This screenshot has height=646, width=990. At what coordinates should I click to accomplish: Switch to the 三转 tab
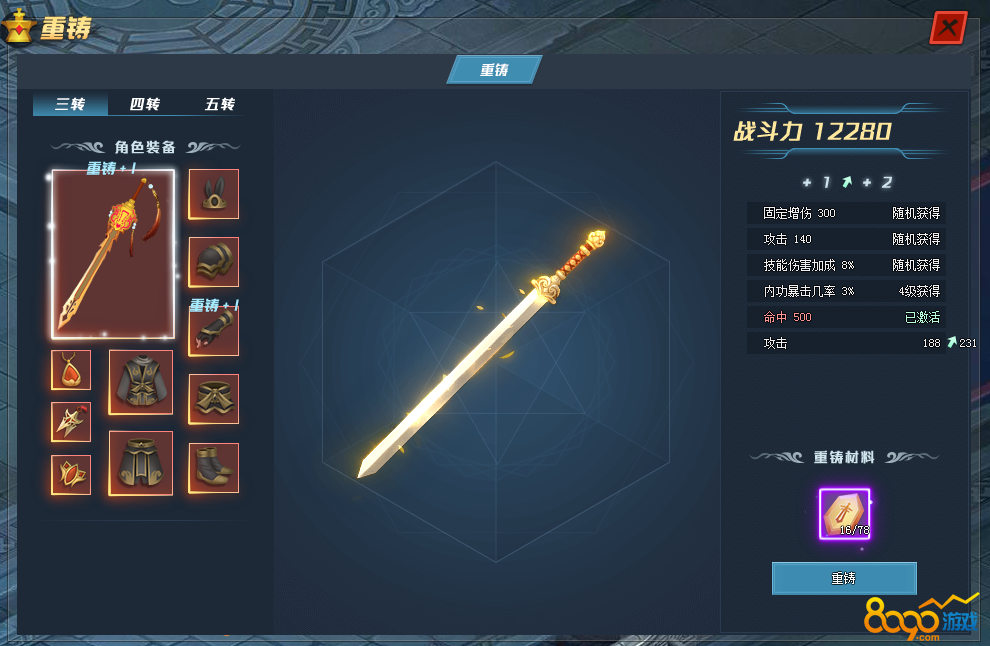coord(70,104)
